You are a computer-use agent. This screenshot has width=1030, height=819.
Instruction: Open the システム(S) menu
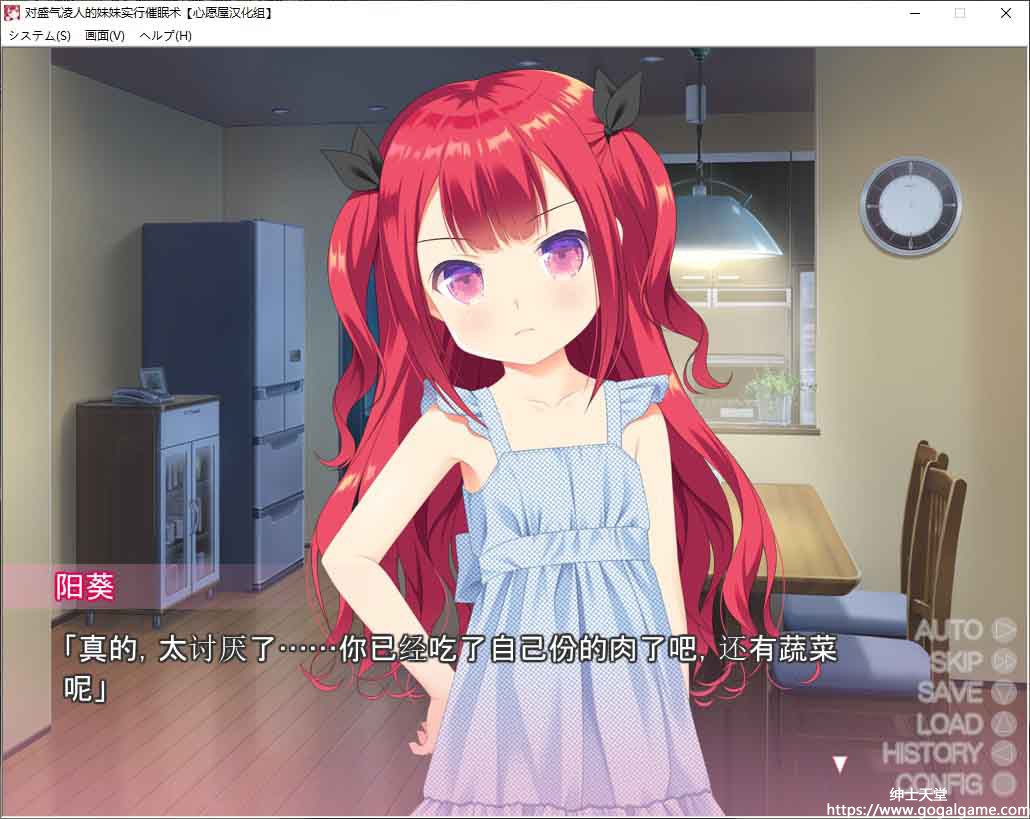pos(39,35)
